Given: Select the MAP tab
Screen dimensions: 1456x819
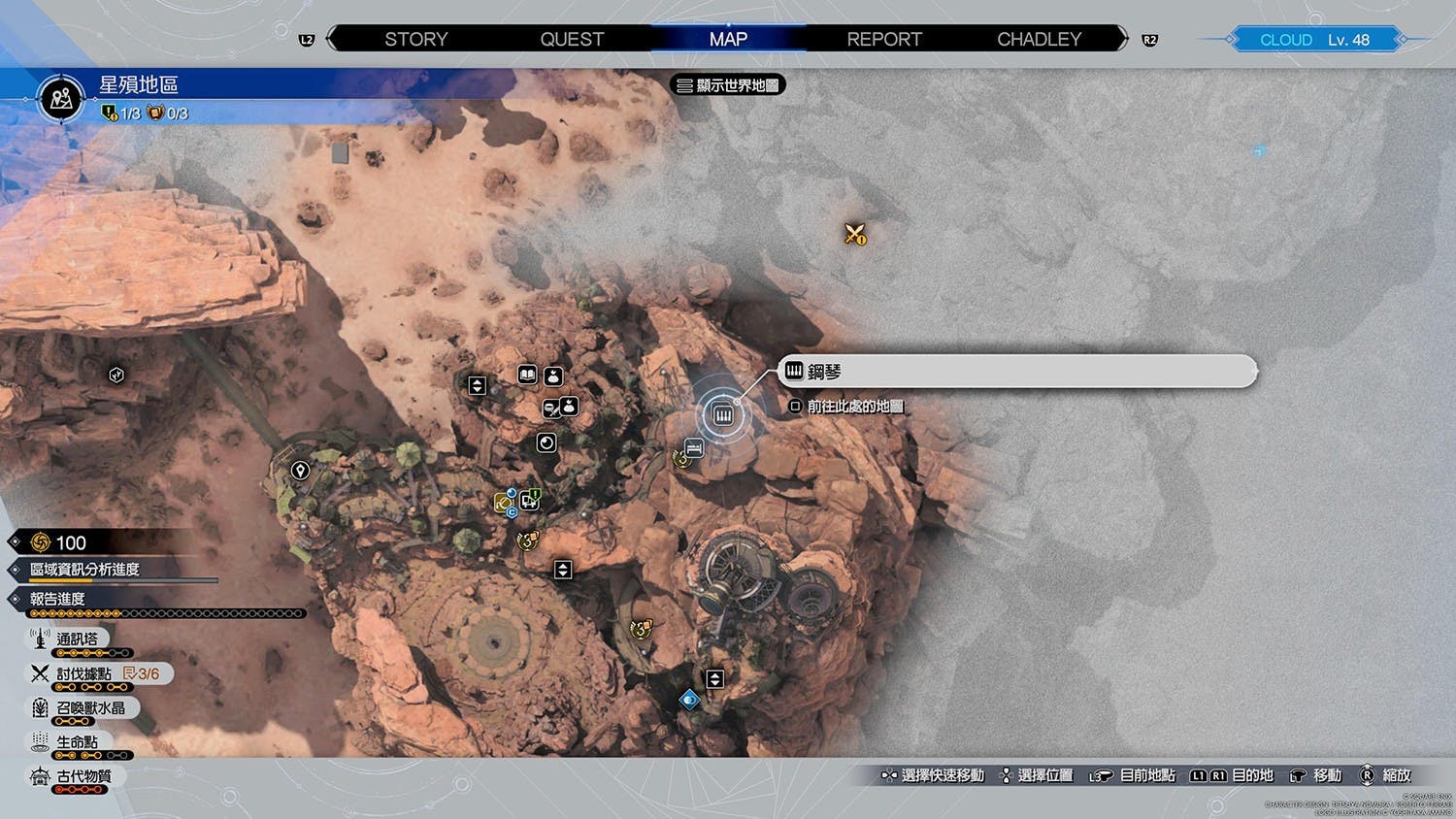Looking at the screenshot, I should coord(728,39).
